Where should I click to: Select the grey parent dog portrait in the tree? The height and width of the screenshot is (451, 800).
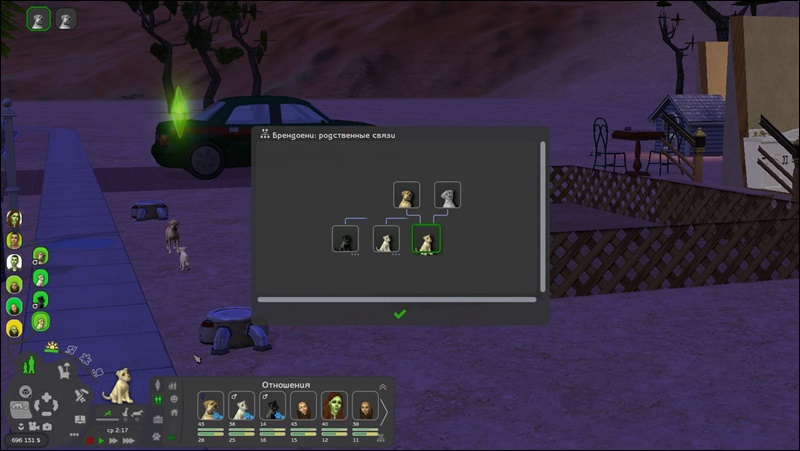[x=447, y=195]
